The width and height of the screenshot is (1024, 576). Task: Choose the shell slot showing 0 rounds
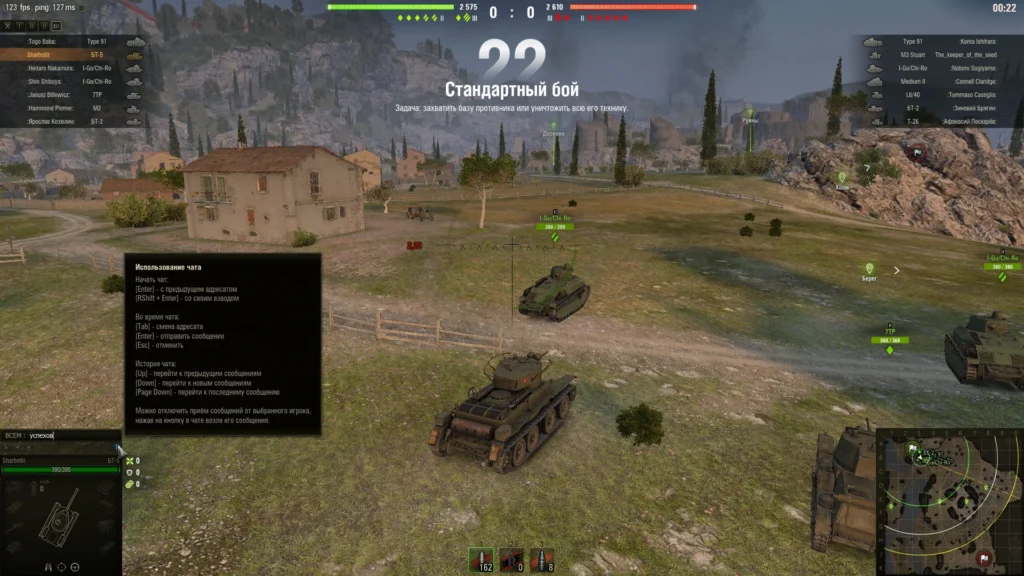[512, 559]
